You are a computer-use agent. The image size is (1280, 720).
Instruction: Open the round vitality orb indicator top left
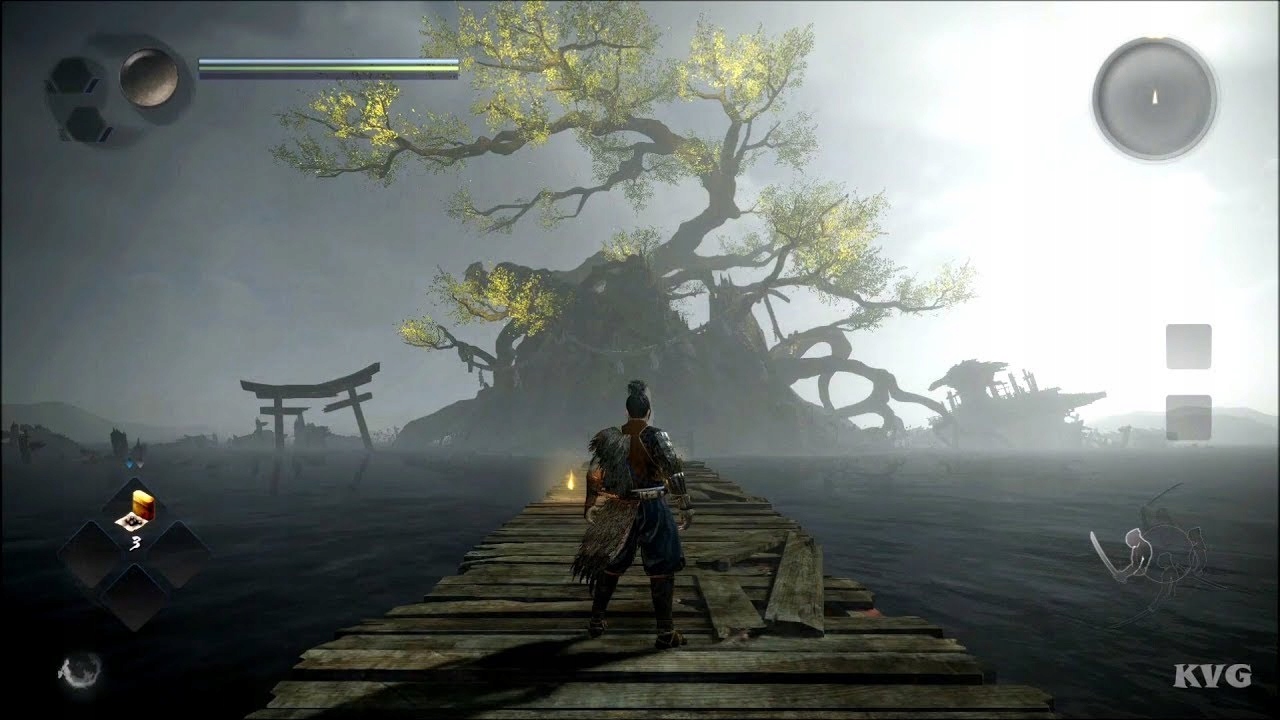click(147, 78)
